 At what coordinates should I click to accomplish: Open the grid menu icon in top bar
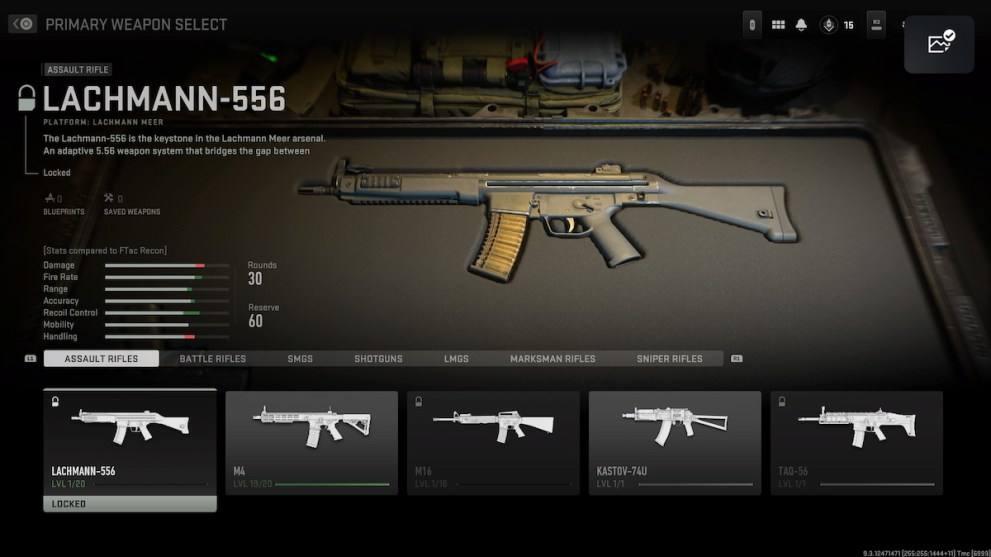click(778, 25)
